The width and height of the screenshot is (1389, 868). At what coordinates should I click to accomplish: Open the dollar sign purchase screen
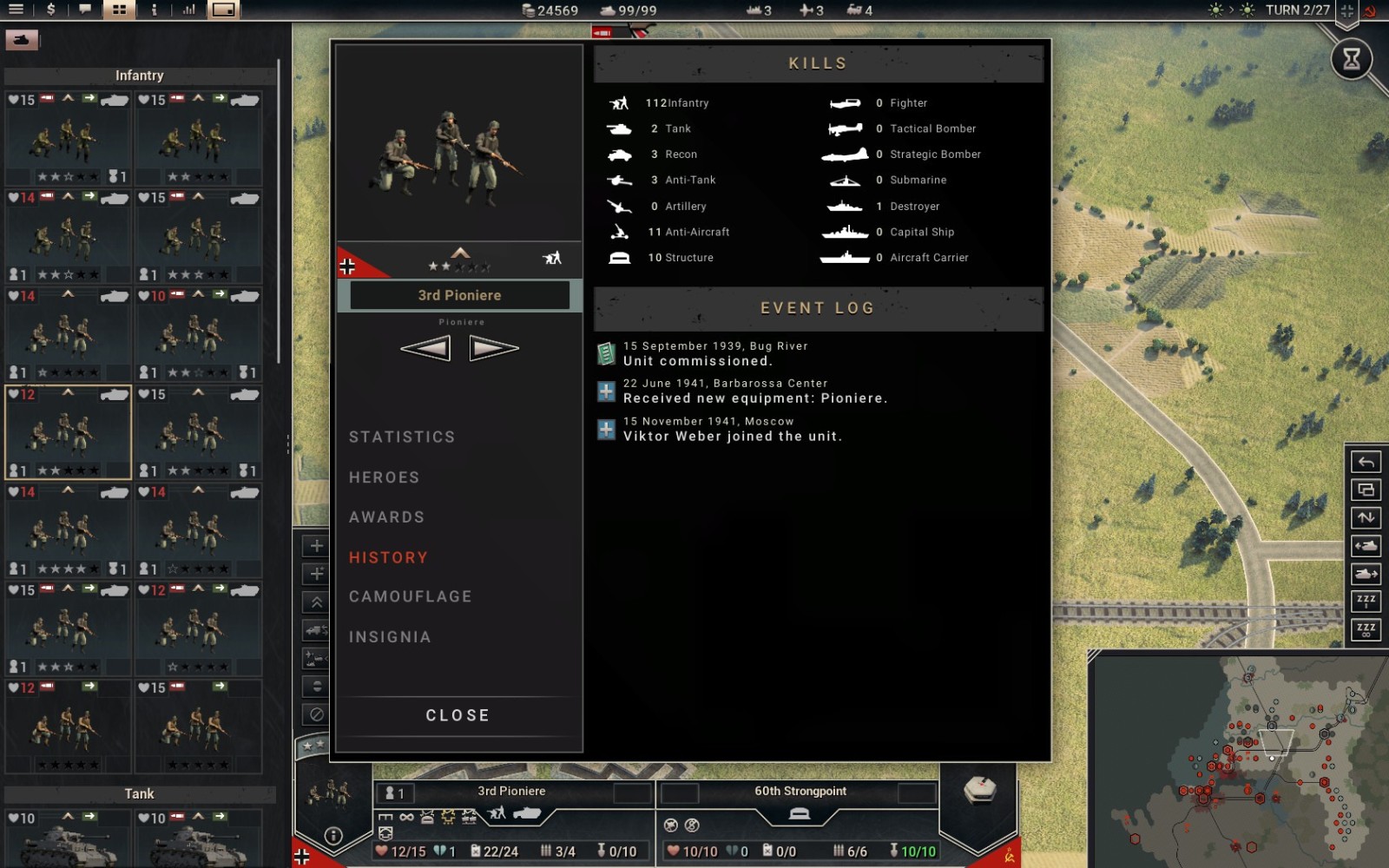(51, 10)
